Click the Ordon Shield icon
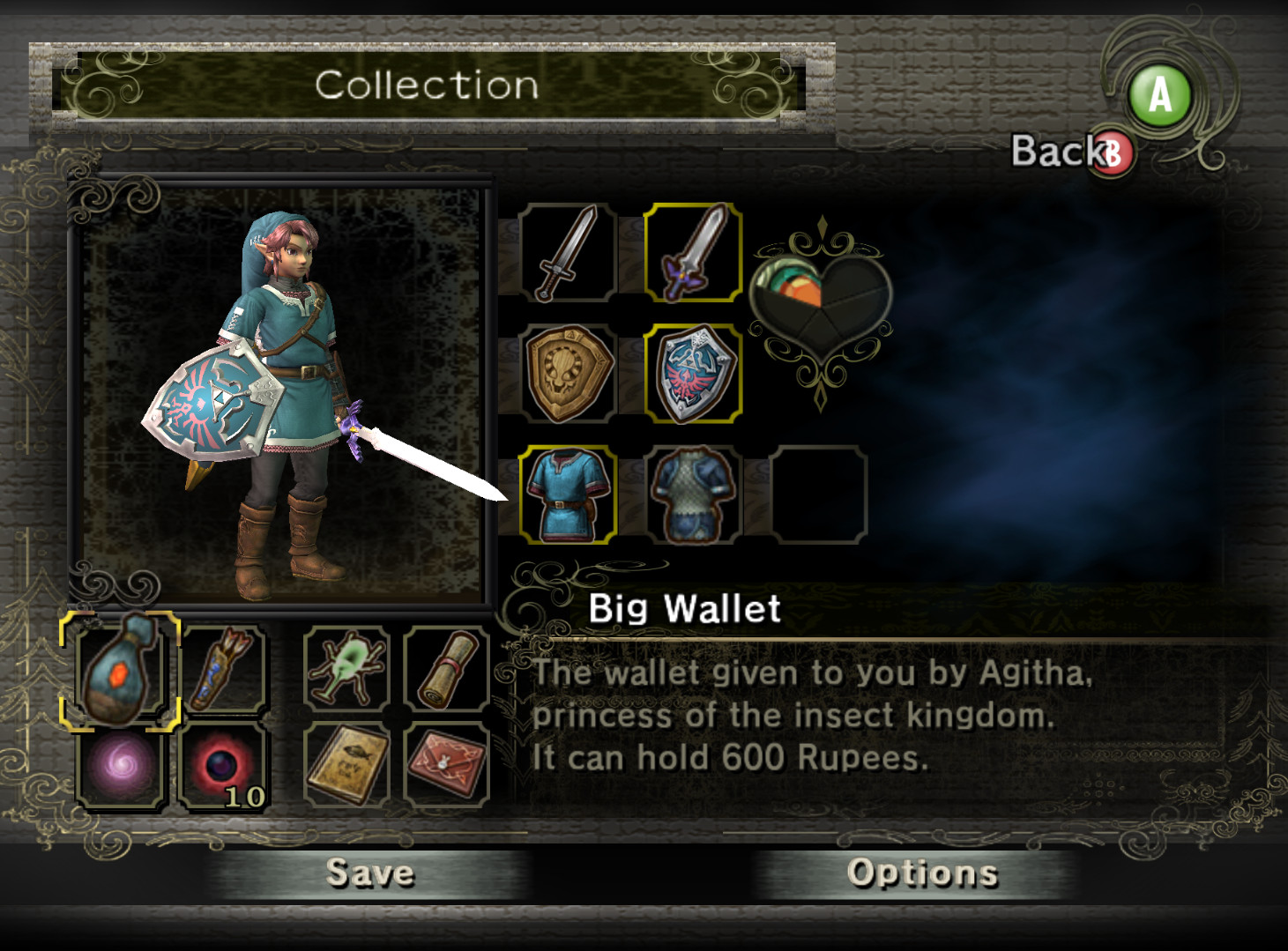 coord(569,372)
